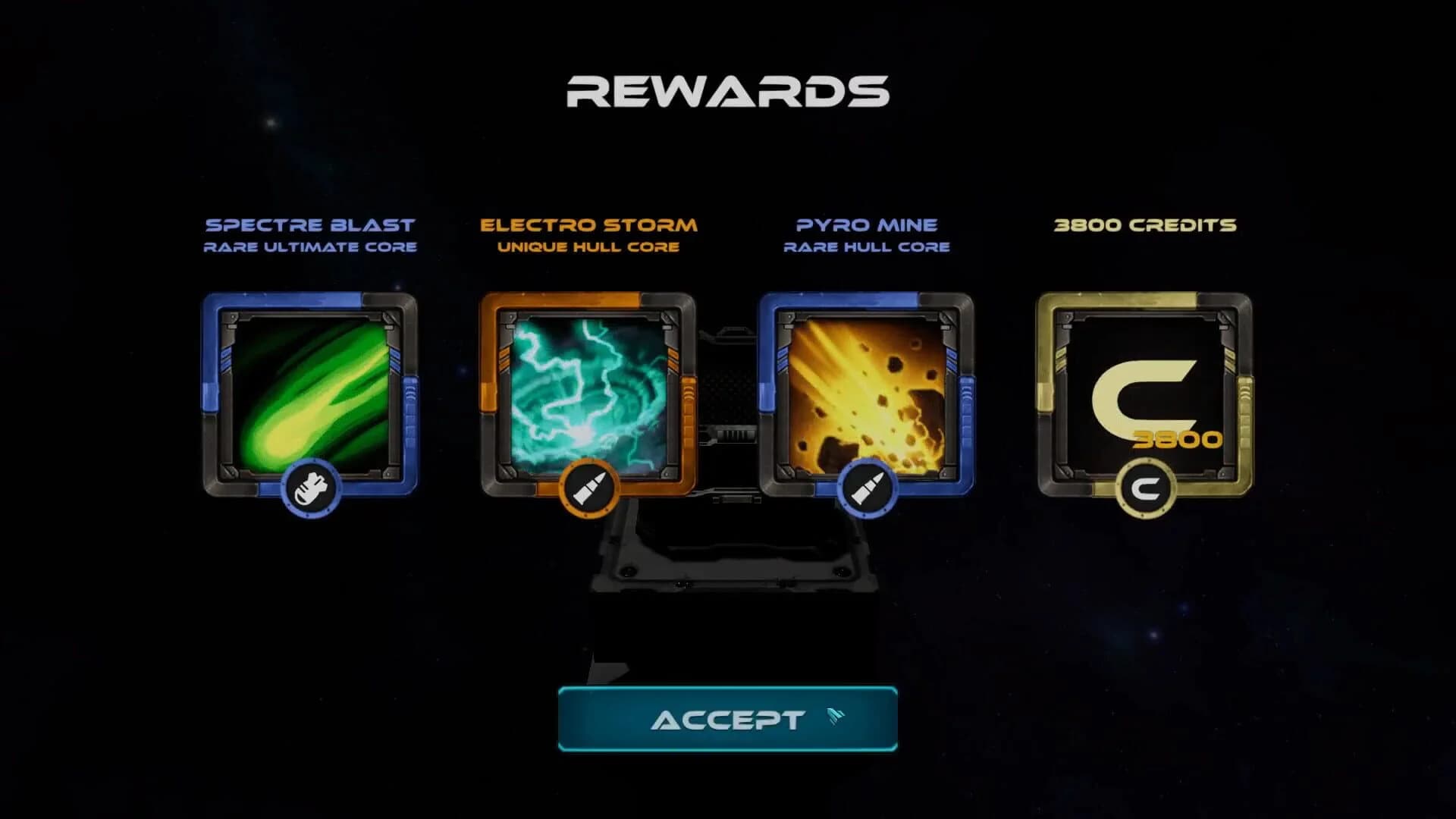Click the arrow icon inside the Accept button
This screenshot has height=819, width=1456.
click(834, 718)
